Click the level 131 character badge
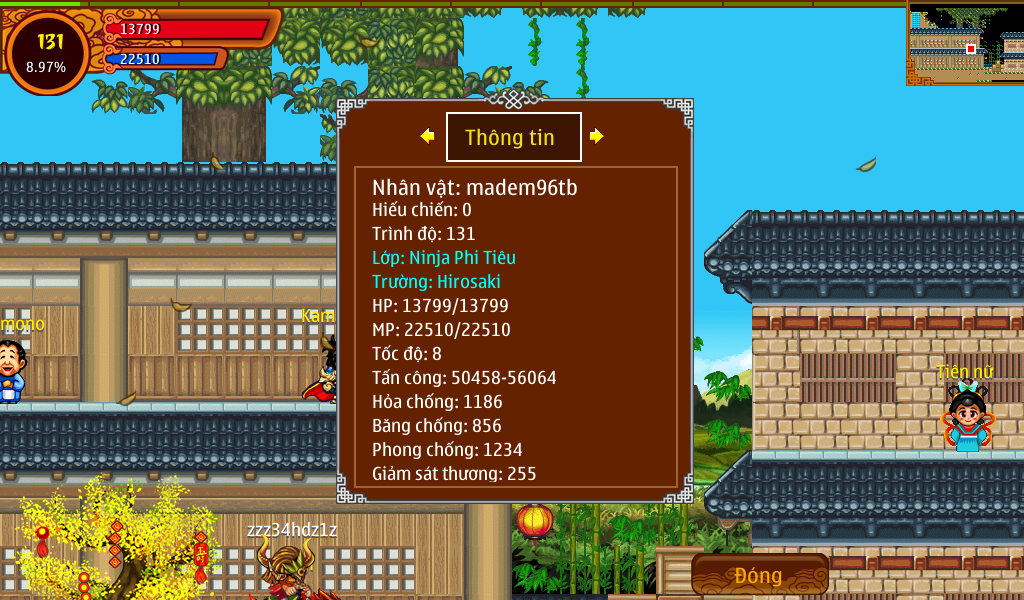Image resolution: width=1024 pixels, height=600 pixels. (x=47, y=52)
